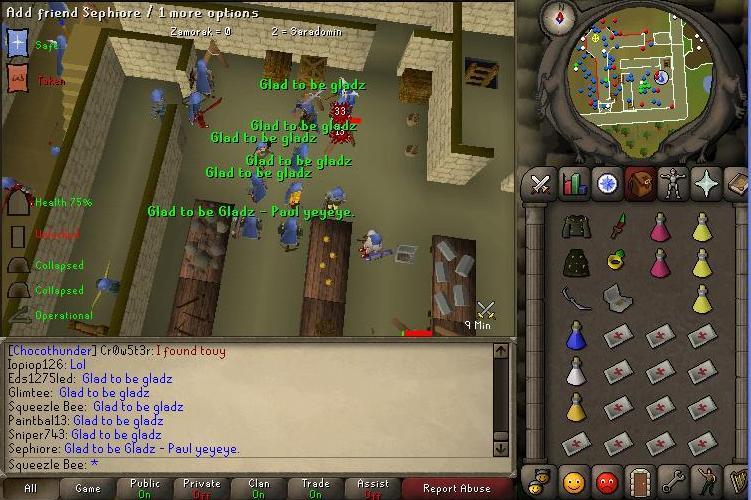Select the blue potion in inventory

pos(575,335)
